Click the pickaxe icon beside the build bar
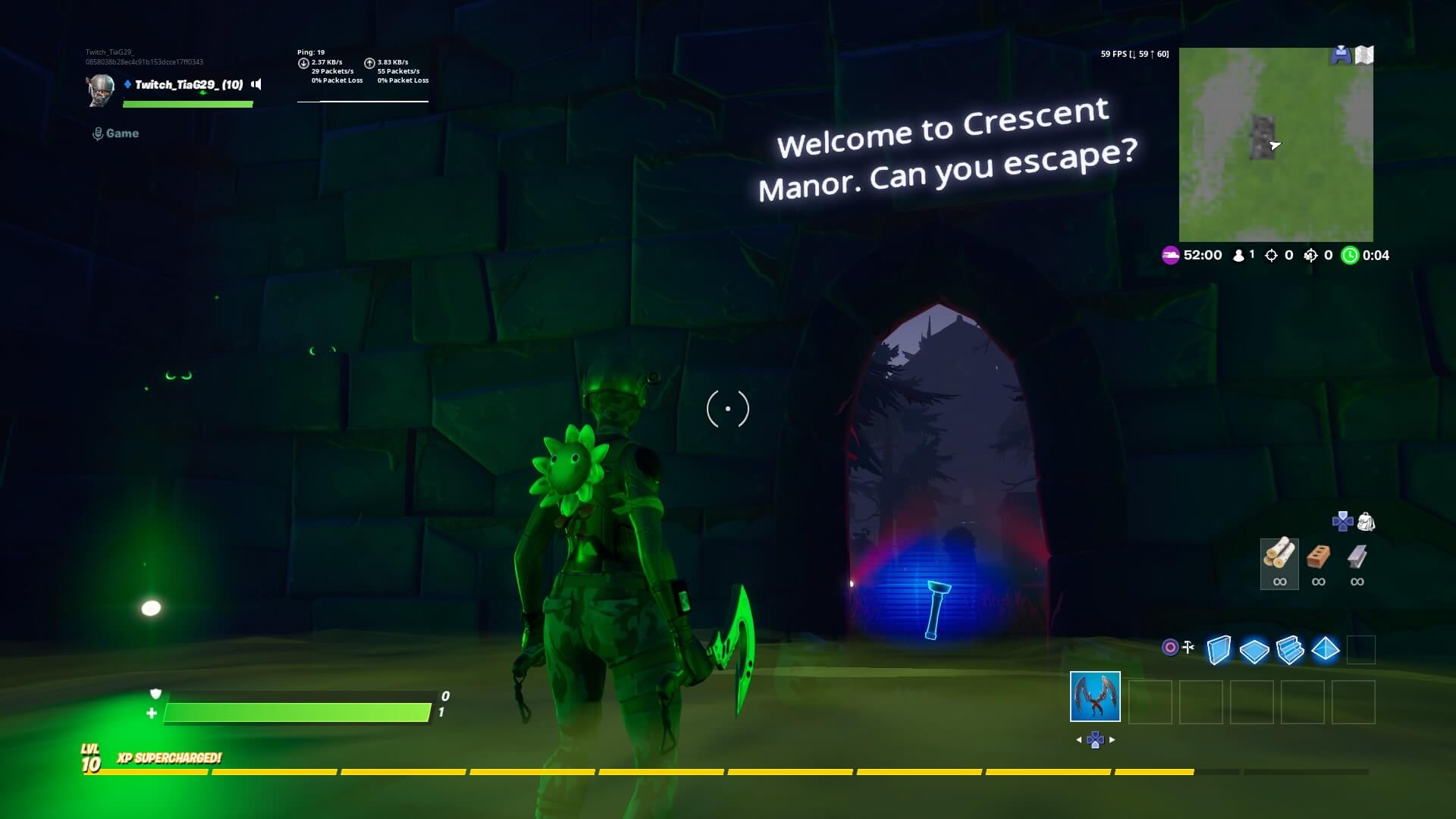The image size is (1456, 819). [1188, 647]
